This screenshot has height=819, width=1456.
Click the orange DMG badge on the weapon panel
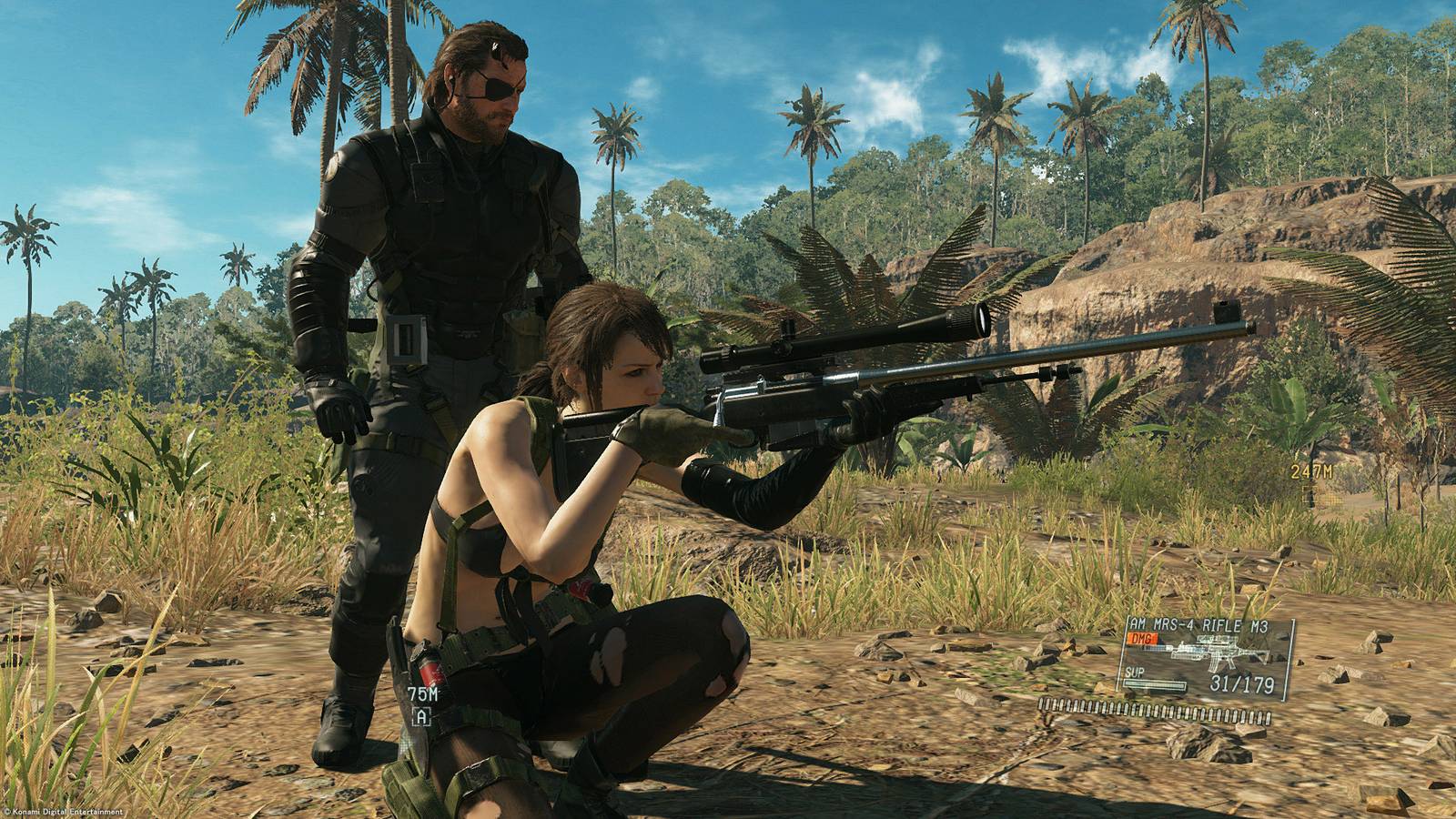[x=1141, y=639]
